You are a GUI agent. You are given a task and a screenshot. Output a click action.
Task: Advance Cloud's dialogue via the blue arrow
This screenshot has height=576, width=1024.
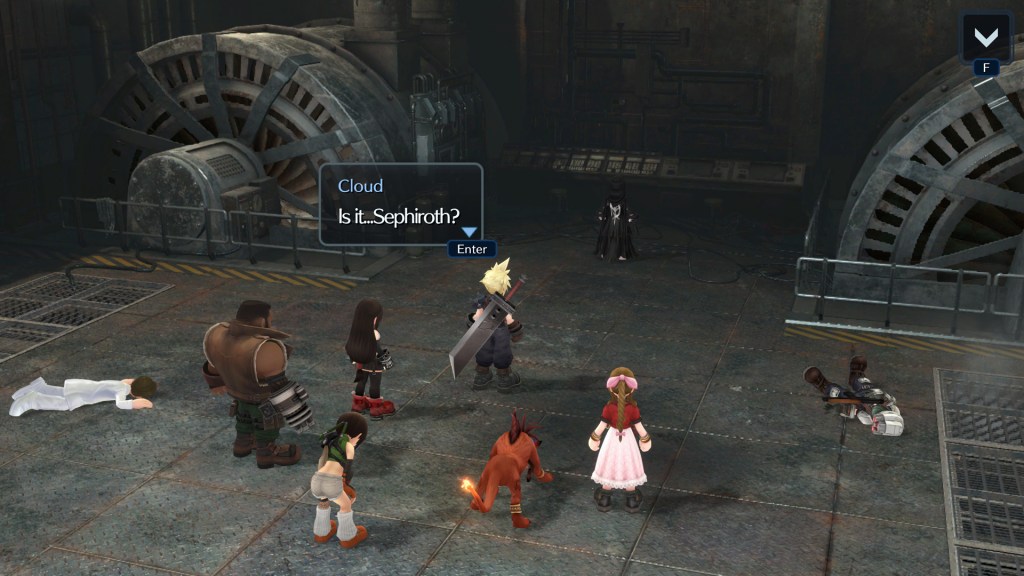(x=468, y=232)
